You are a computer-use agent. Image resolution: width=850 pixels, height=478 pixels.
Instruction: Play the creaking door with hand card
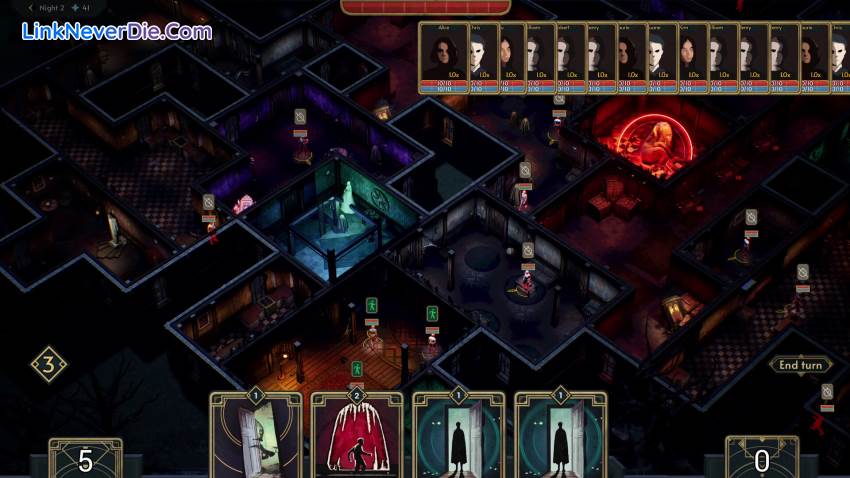click(255, 436)
